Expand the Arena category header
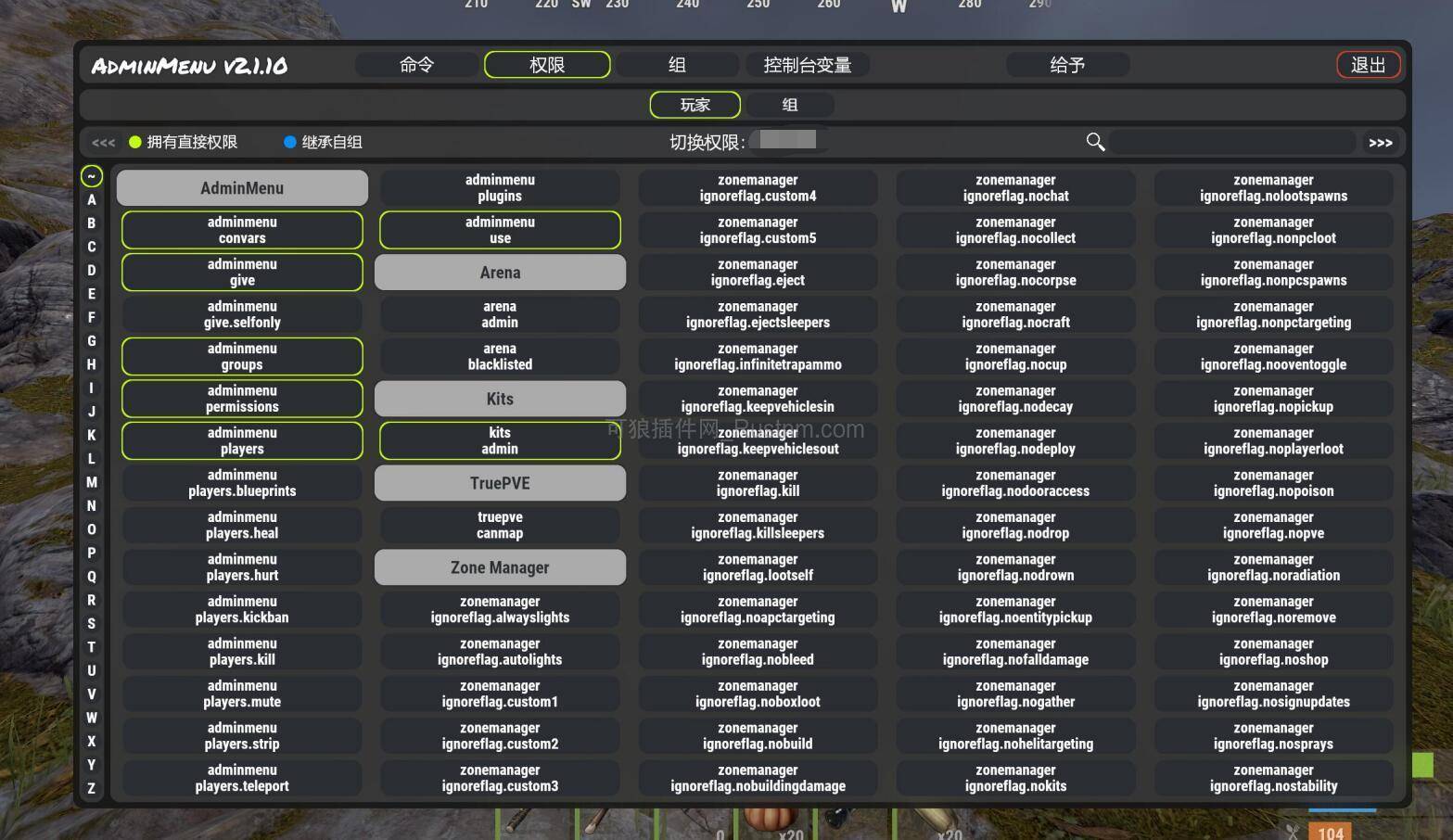Screen dimensions: 1453x840 pyautogui.click(x=500, y=272)
